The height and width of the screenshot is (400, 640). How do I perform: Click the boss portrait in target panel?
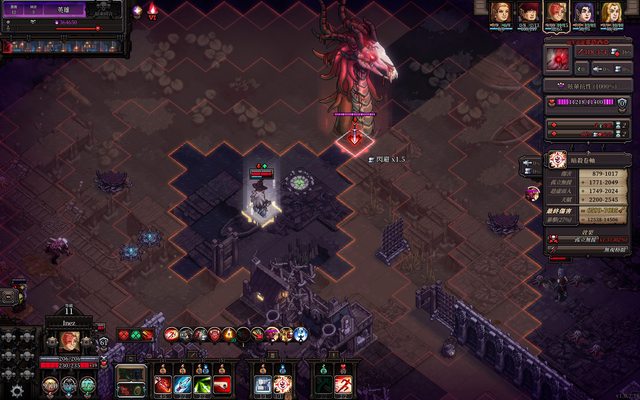coord(561,61)
